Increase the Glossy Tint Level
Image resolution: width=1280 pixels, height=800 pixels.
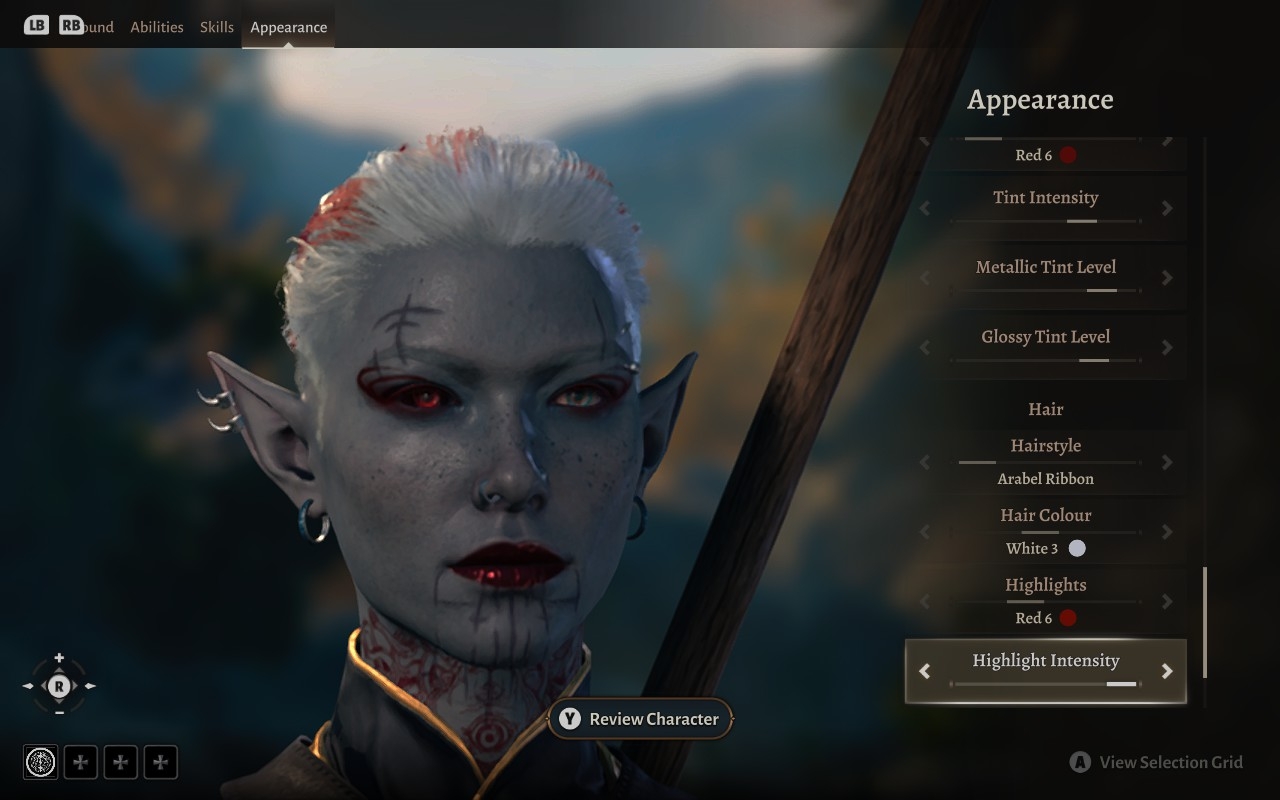[x=1166, y=348]
